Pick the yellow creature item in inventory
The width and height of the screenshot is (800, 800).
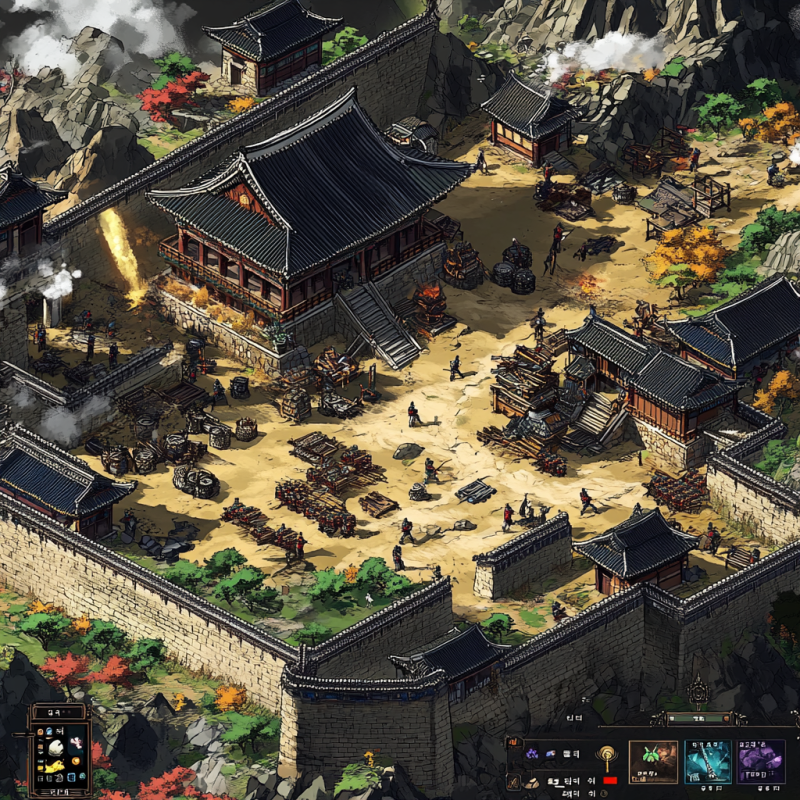pyautogui.click(x=57, y=765)
